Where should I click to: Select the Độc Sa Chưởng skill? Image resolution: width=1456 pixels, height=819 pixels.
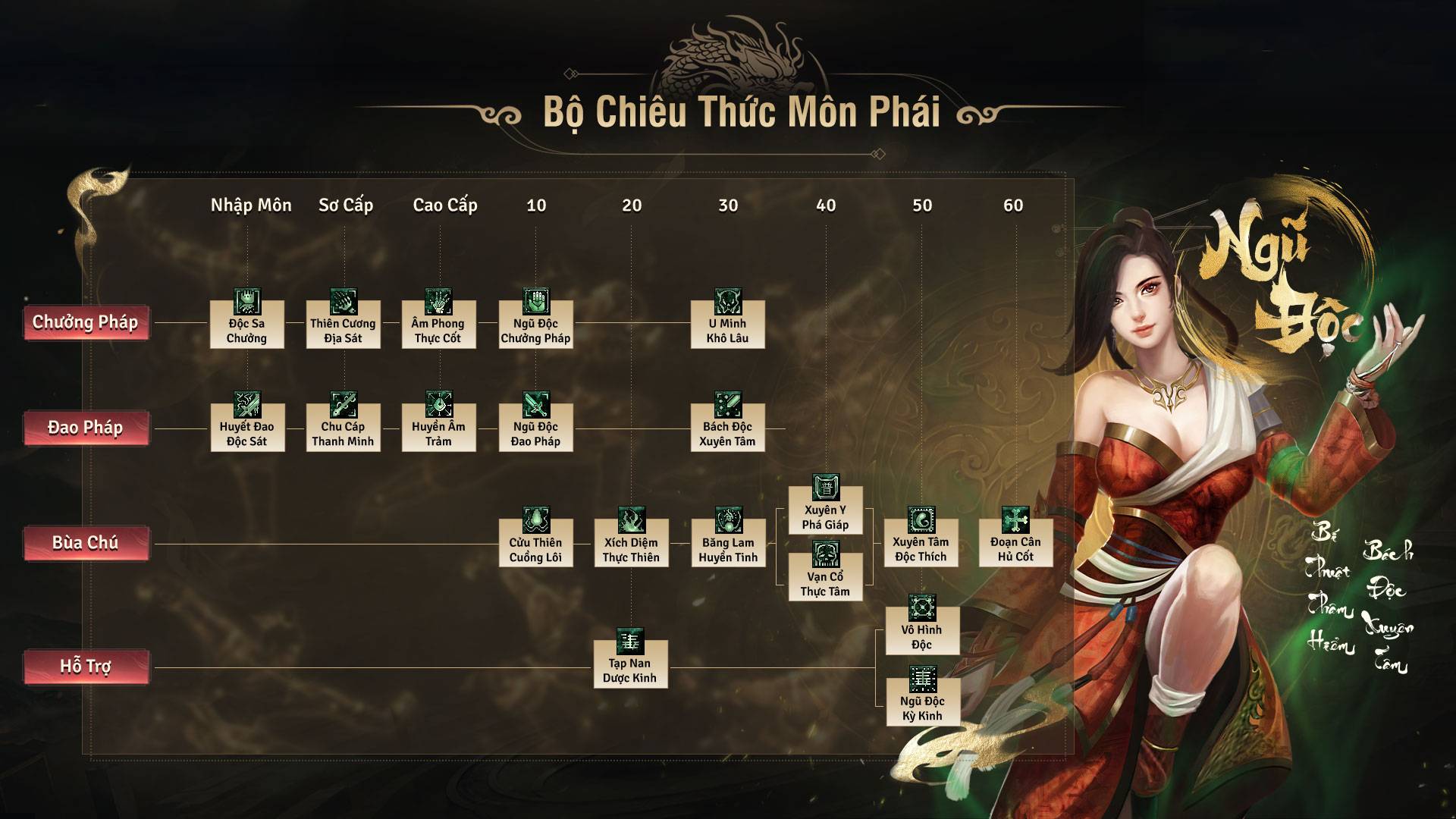[x=247, y=323]
